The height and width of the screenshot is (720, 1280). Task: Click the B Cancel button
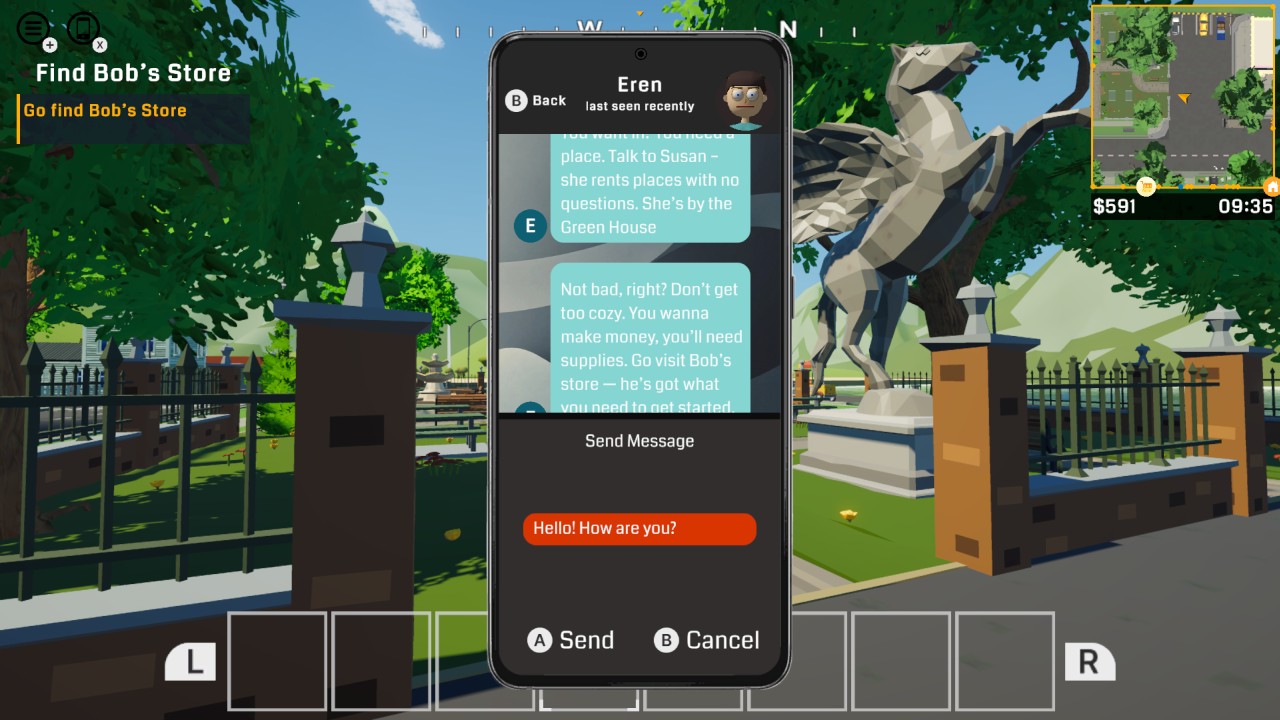(x=707, y=640)
